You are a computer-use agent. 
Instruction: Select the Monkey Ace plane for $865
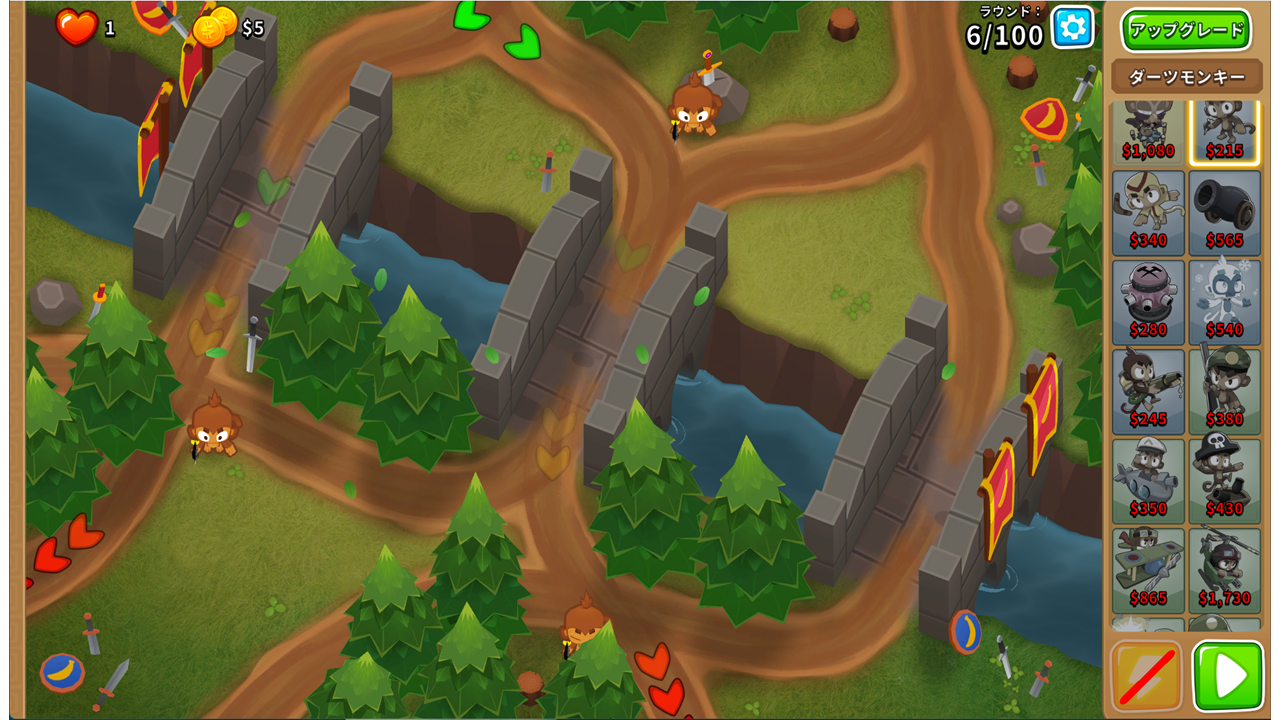click(x=1148, y=570)
